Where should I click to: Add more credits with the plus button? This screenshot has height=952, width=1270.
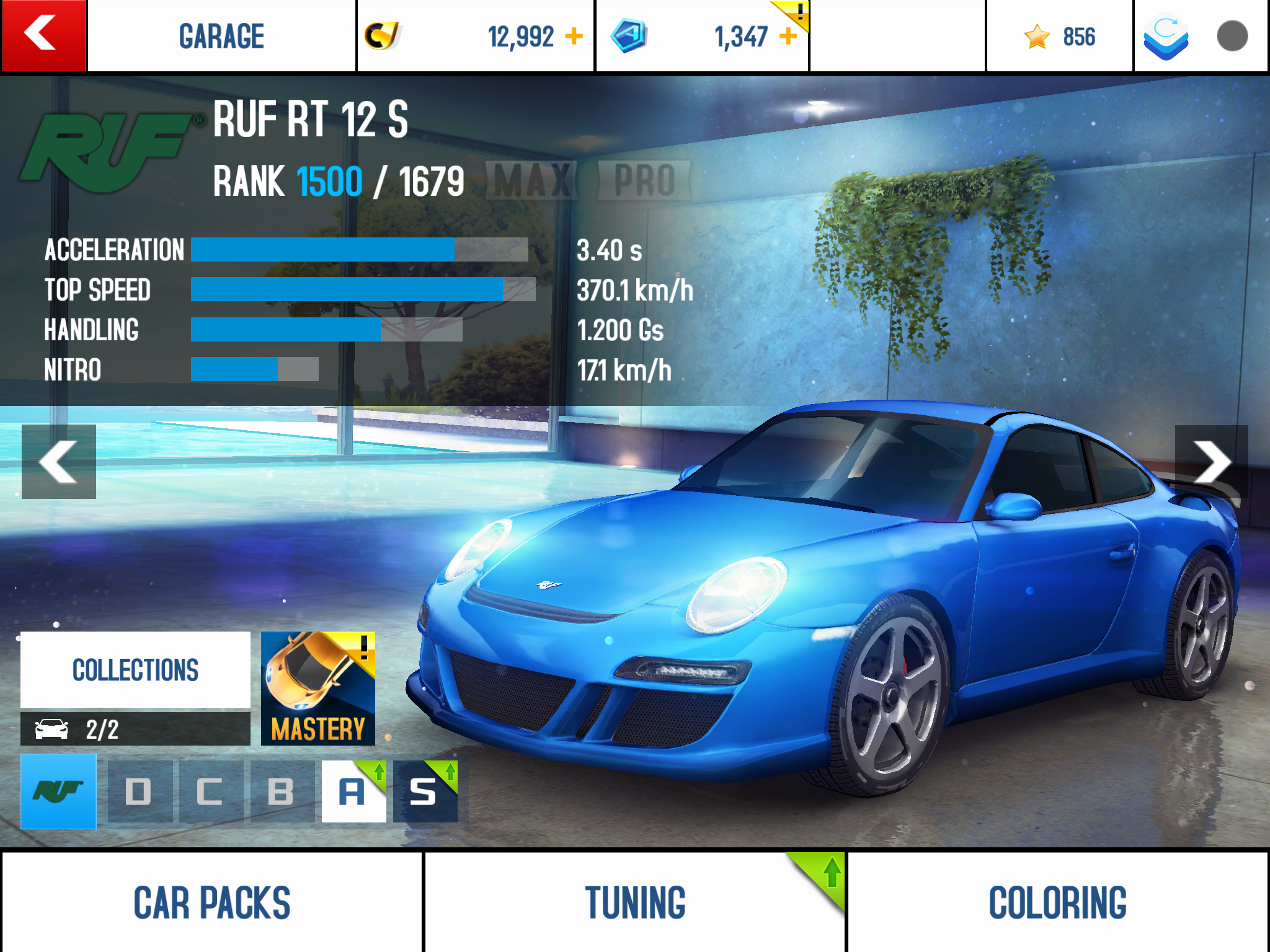(574, 36)
